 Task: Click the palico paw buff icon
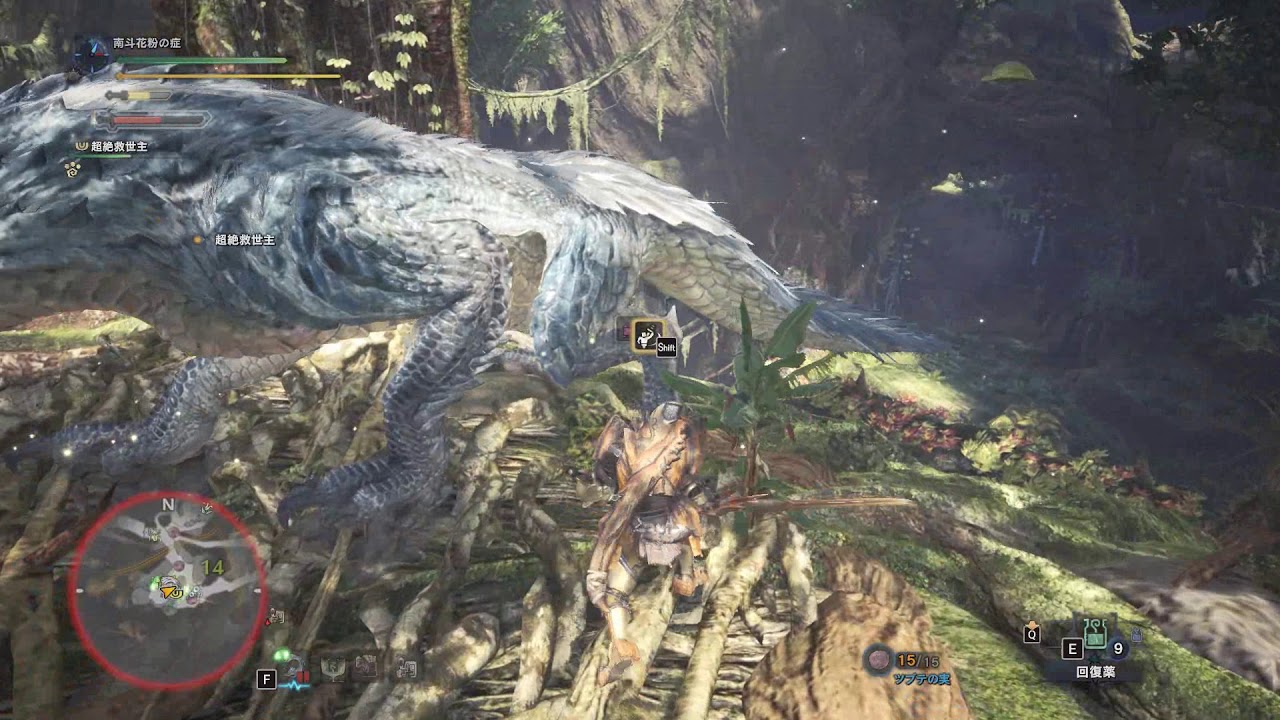(x=70, y=172)
